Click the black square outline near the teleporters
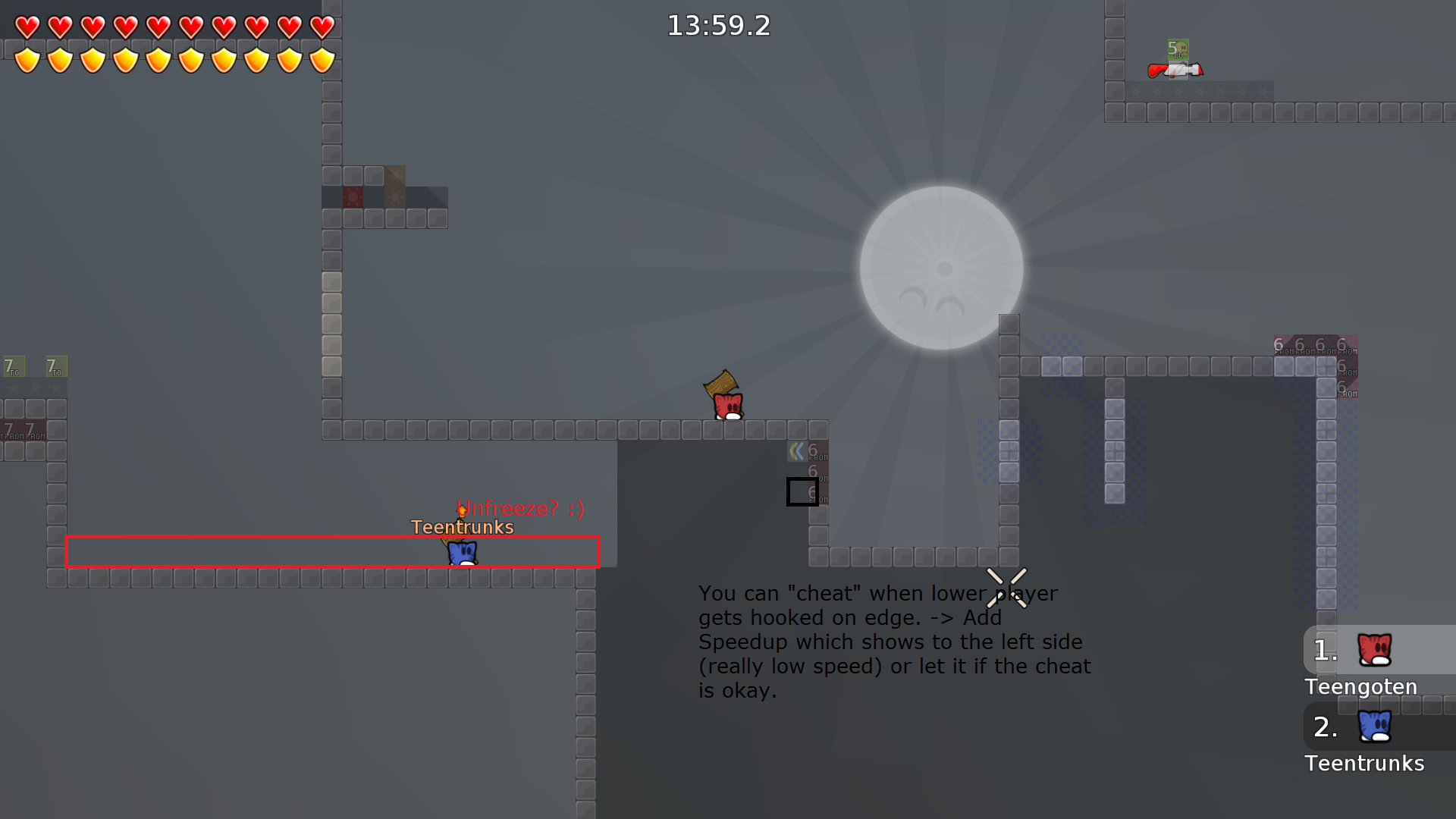1456x819 pixels. pyautogui.click(x=802, y=492)
